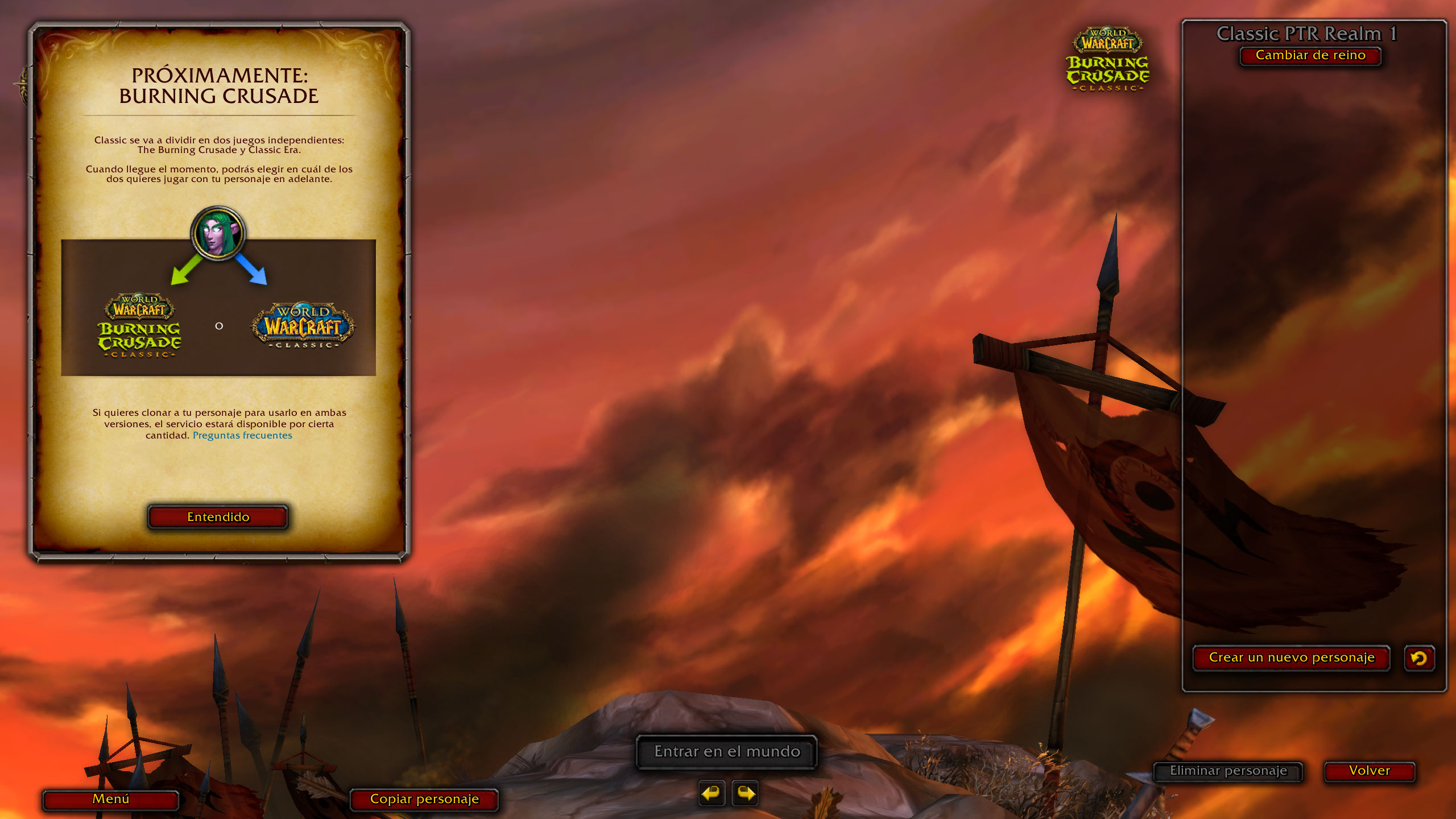Rotate character with left arrow button
The image size is (1456, 819).
pyautogui.click(x=712, y=793)
